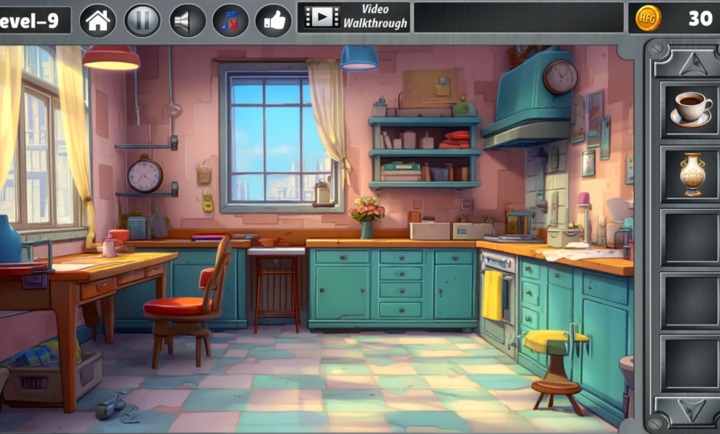The image size is (720, 434).
Task: Select the coffee cup inventory slot
Action: (x=689, y=107)
